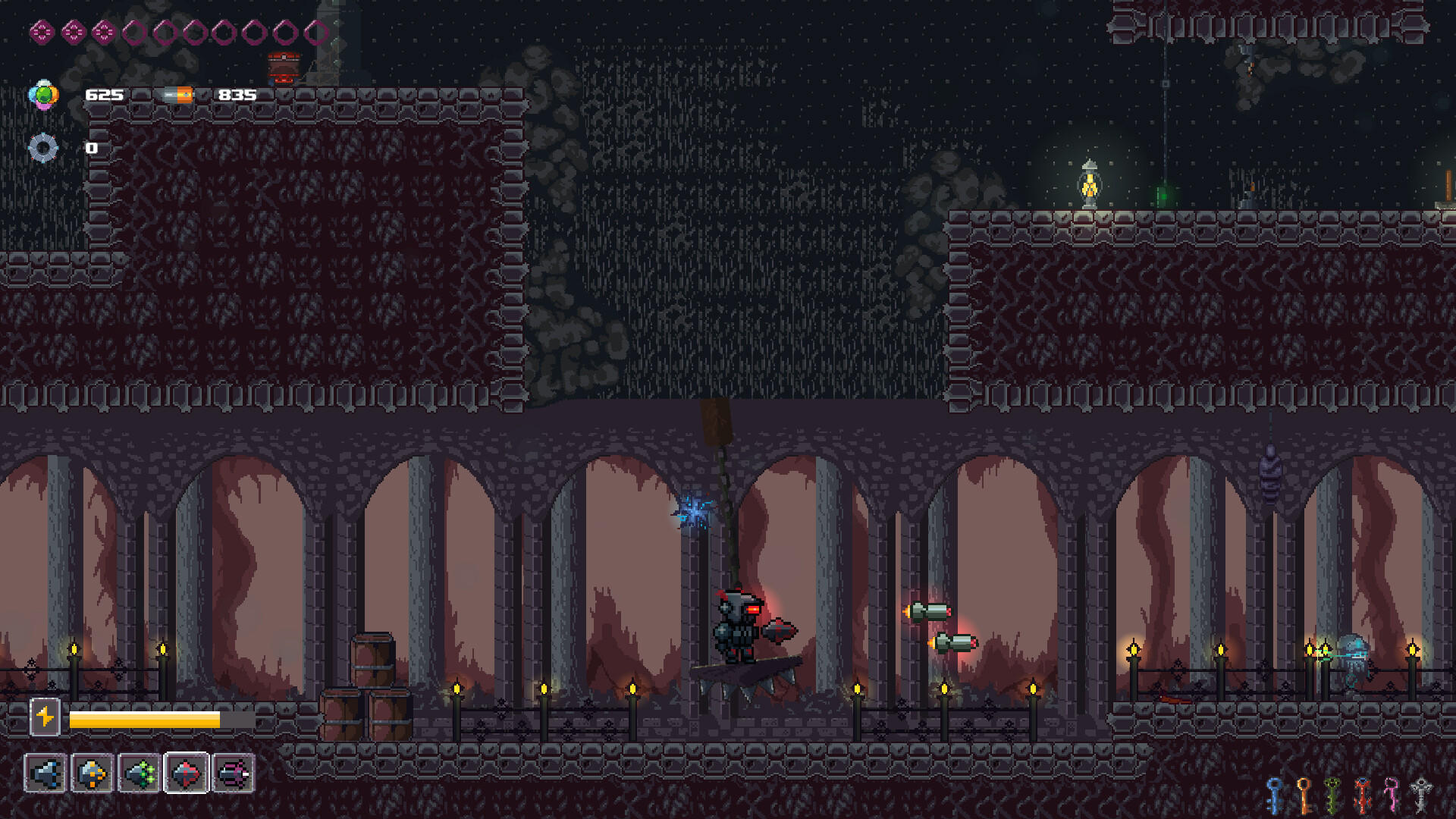Select the pink weapon in the fifth slot
1456x819 pixels.
[234, 775]
